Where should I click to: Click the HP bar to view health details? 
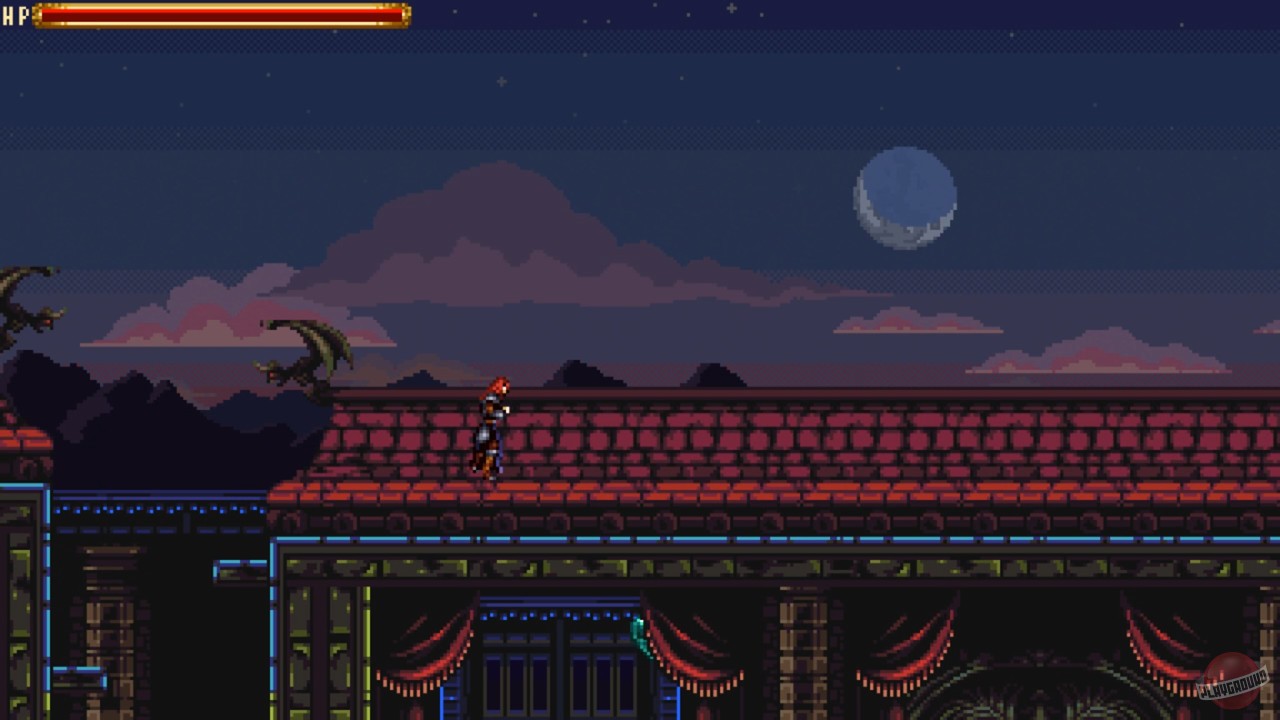(x=215, y=15)
